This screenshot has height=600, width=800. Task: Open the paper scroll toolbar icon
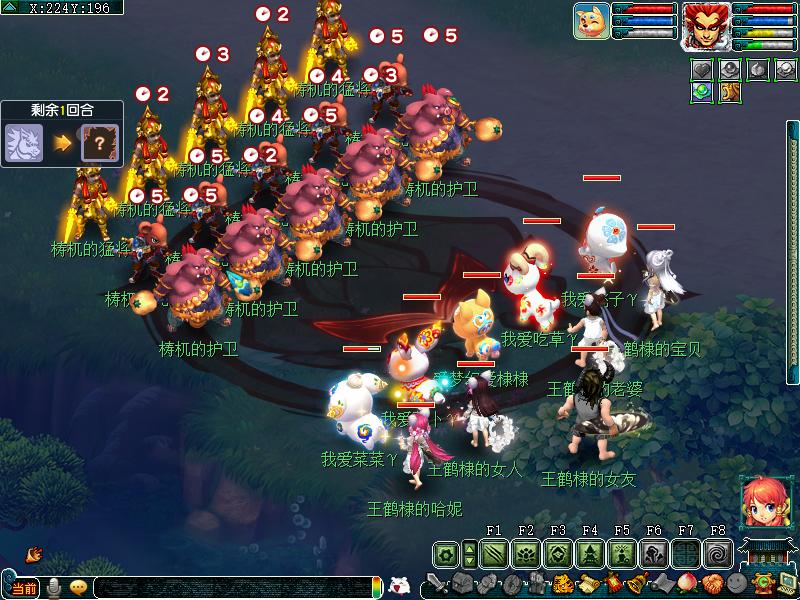pyautogui.click(x=586, y=583)
